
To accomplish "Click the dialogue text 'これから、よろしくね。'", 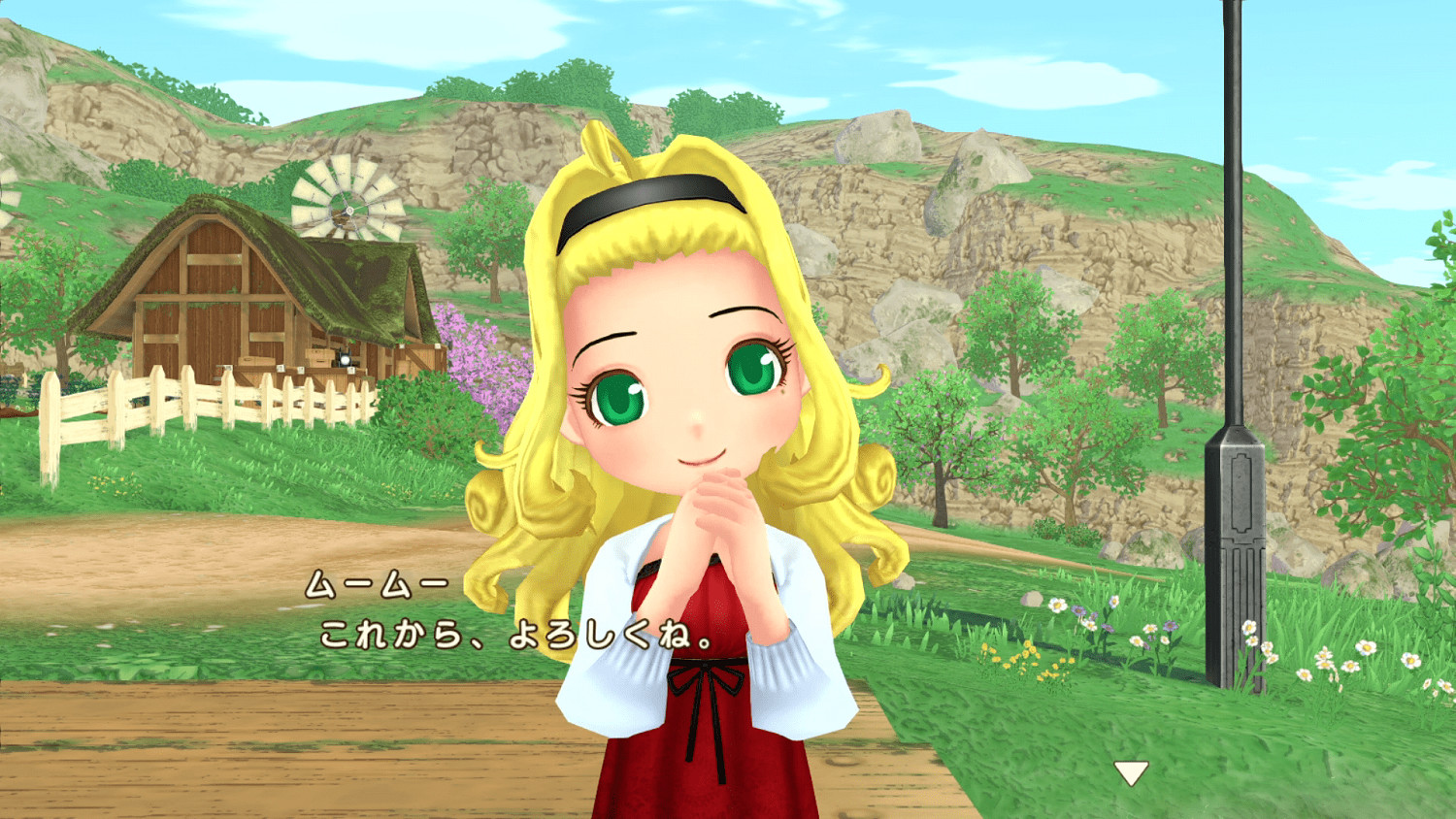I will pyautogui.click(x=514, y=632).
